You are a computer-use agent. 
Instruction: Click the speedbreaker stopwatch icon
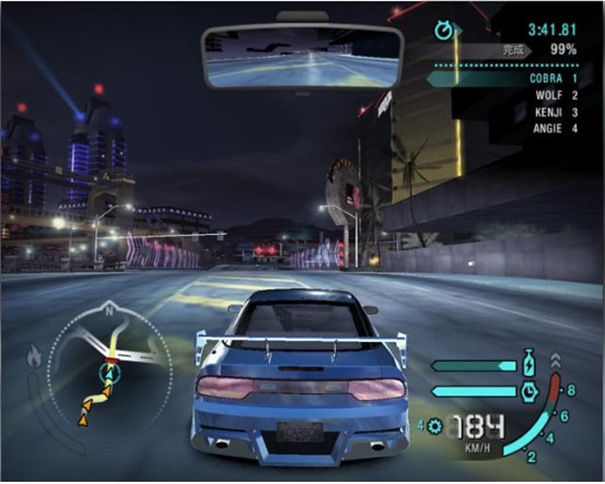tap(531, 390)
